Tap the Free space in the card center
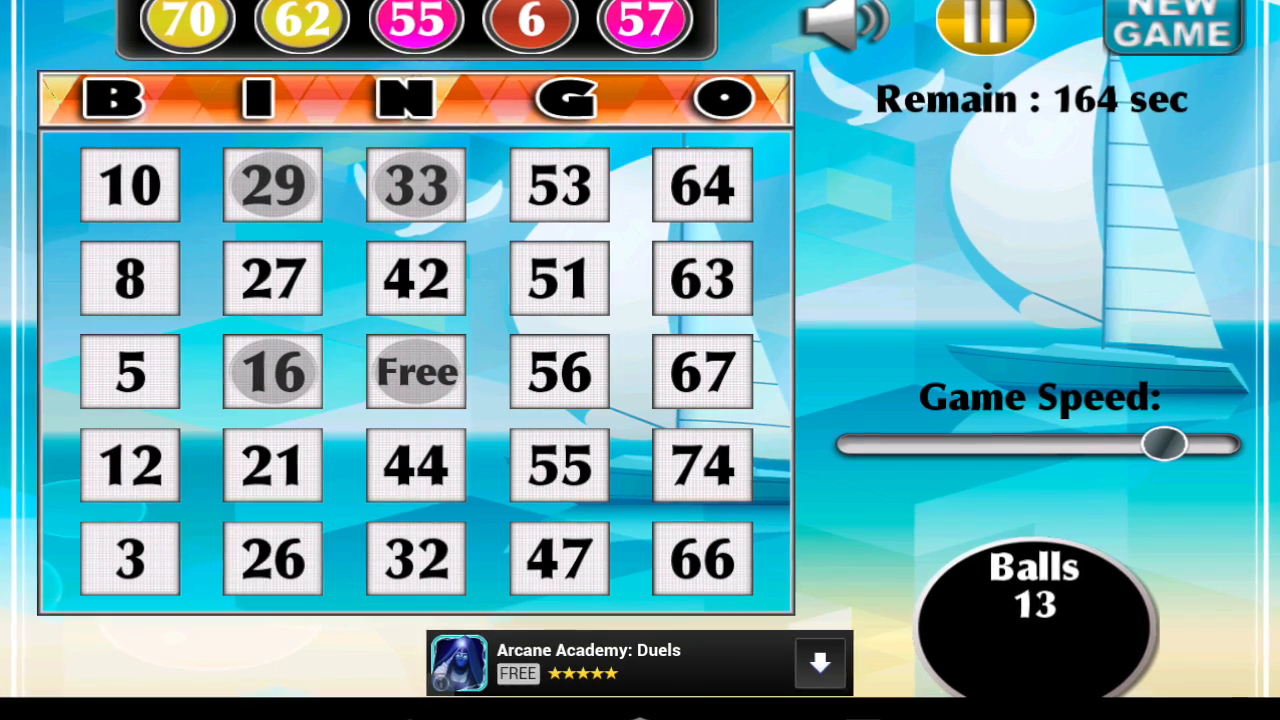Image resolution: width=1280 pixels, height=720 pixels. click(415, 371)
